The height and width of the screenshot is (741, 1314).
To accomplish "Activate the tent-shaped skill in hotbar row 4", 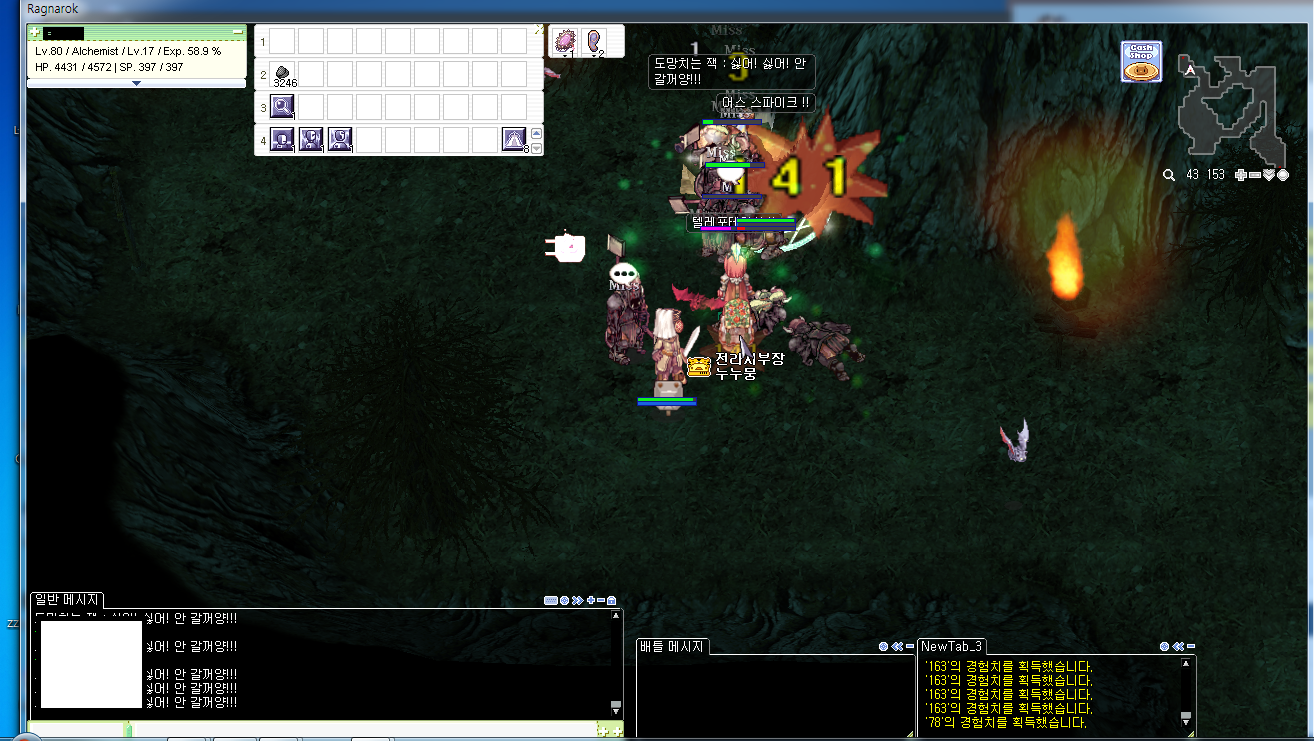I will click(514, 140).
